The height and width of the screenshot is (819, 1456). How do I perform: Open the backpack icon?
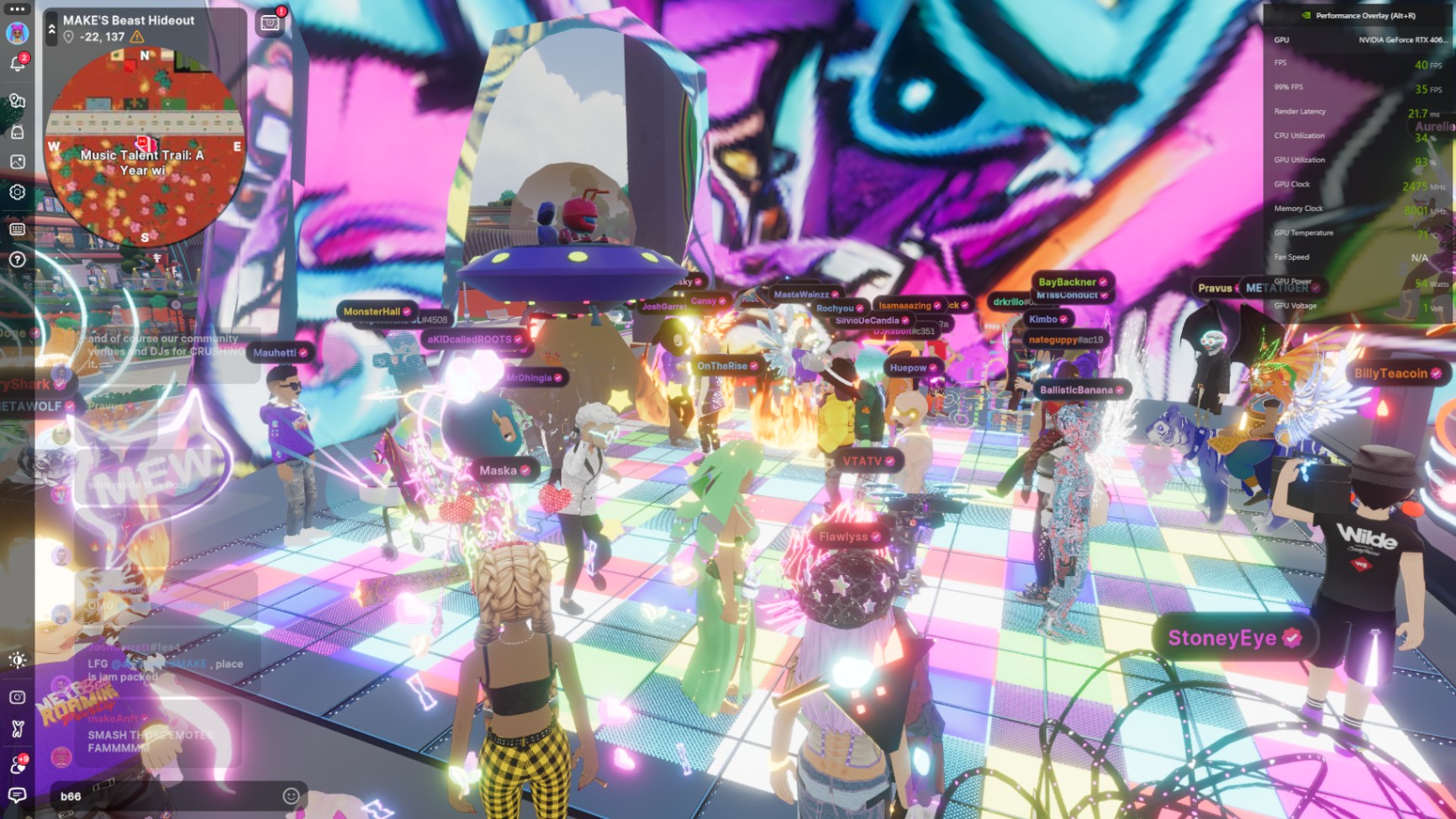[x=17, y=131]
